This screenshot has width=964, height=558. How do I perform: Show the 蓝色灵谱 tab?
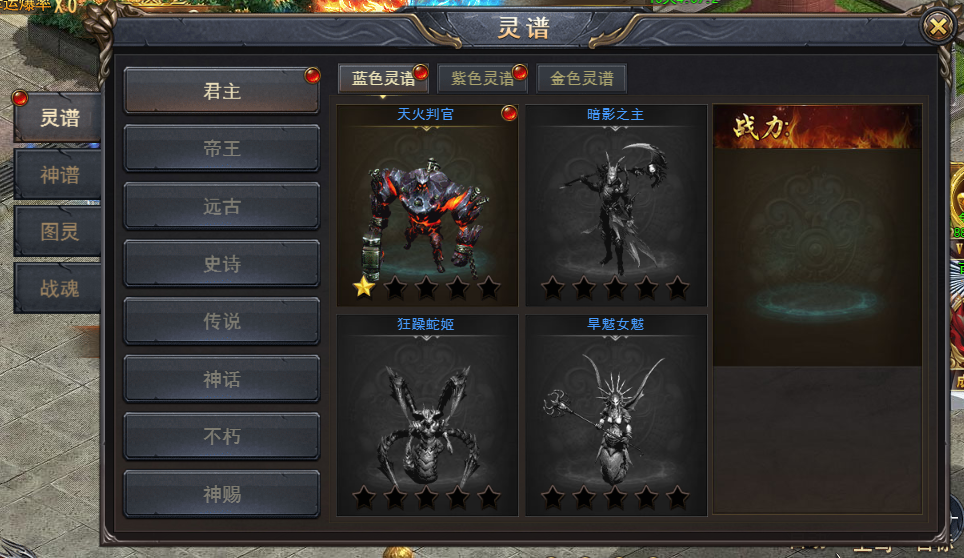point(383,79)
